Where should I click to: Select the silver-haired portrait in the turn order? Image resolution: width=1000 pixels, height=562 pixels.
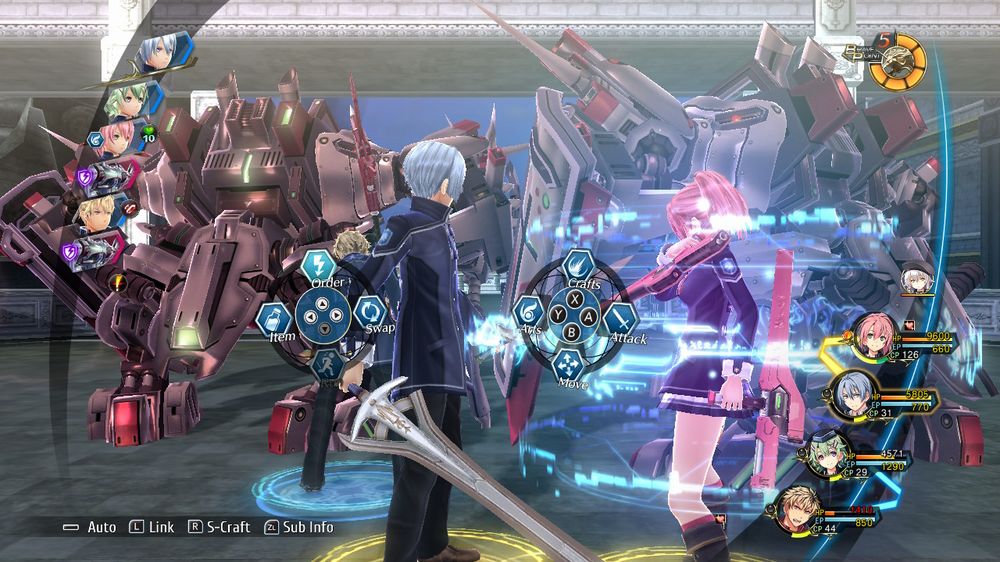tap(157, 55)
